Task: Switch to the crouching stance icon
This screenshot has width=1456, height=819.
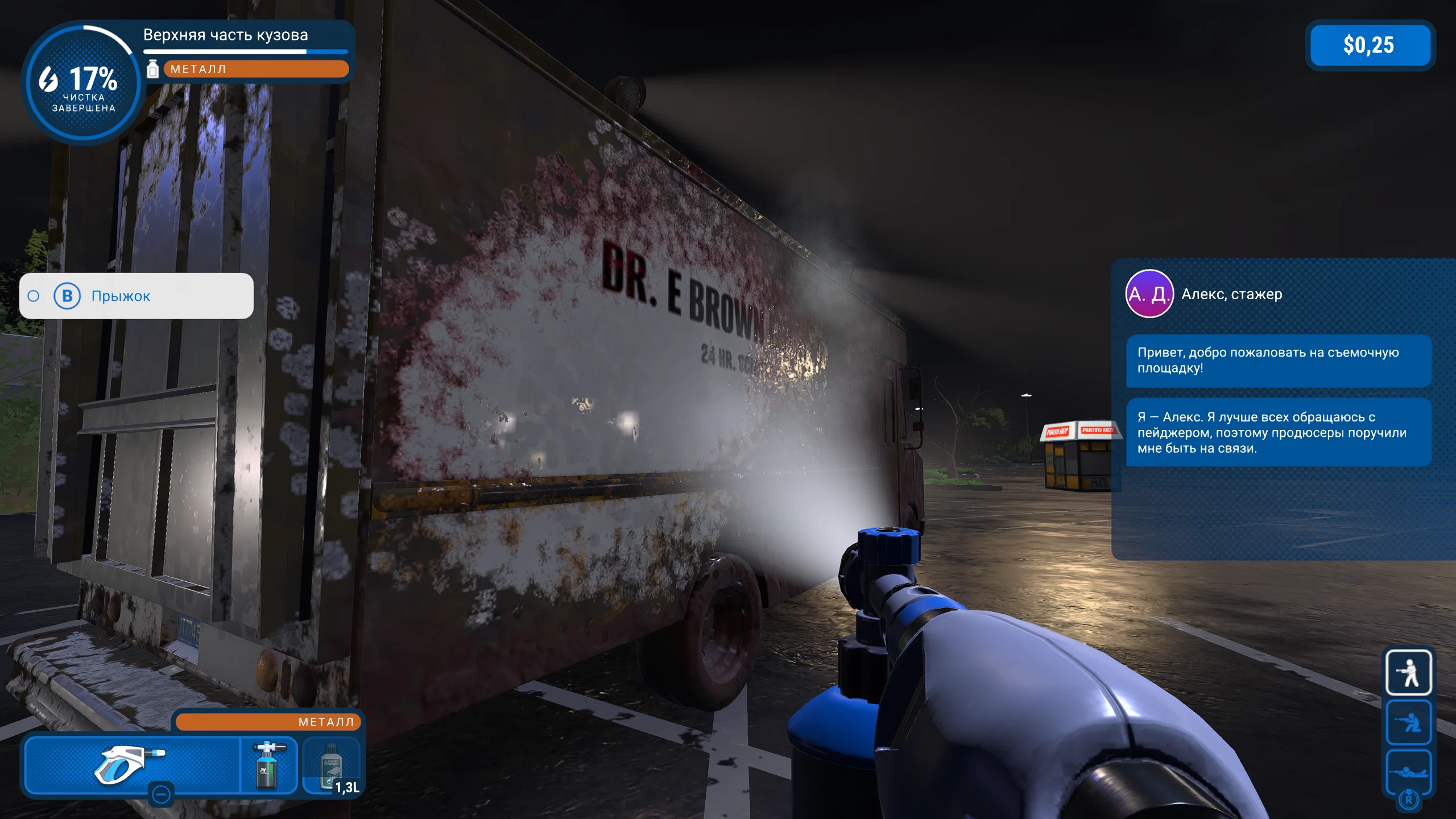Action: [1408, 722]
